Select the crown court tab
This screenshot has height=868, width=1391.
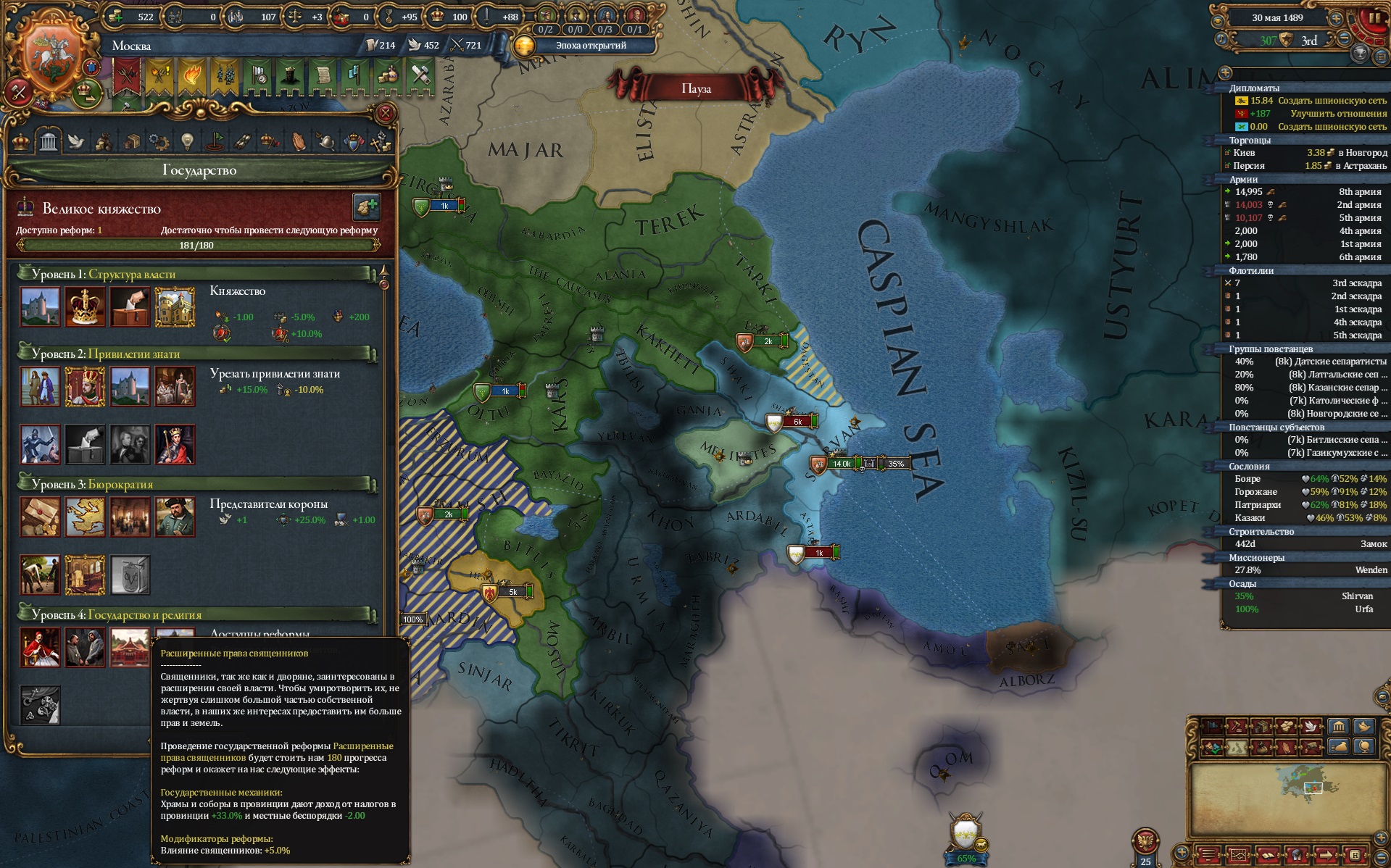(21, 141)
